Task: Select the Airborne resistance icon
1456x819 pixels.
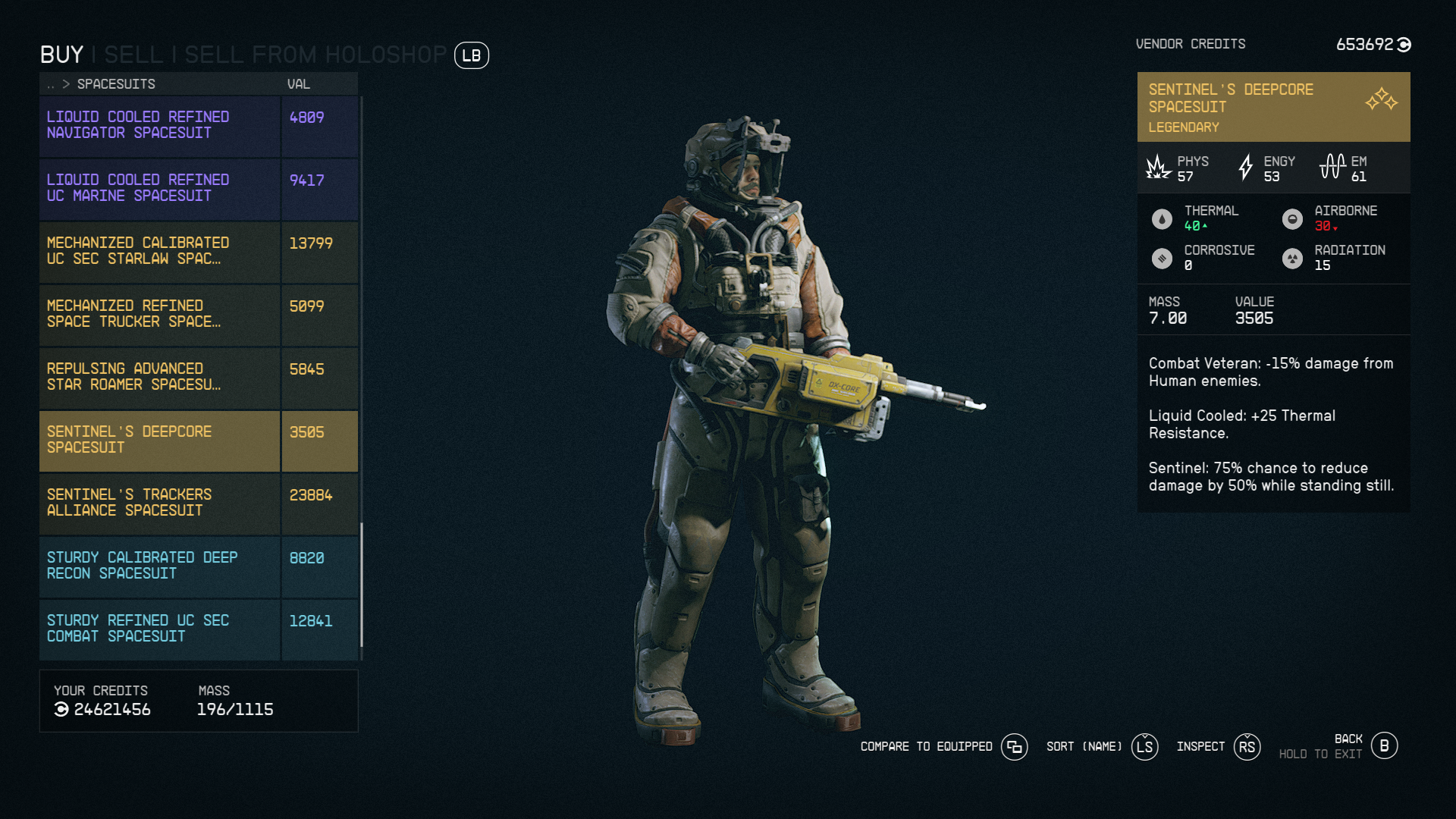Action: click(x=1293, y=218)
